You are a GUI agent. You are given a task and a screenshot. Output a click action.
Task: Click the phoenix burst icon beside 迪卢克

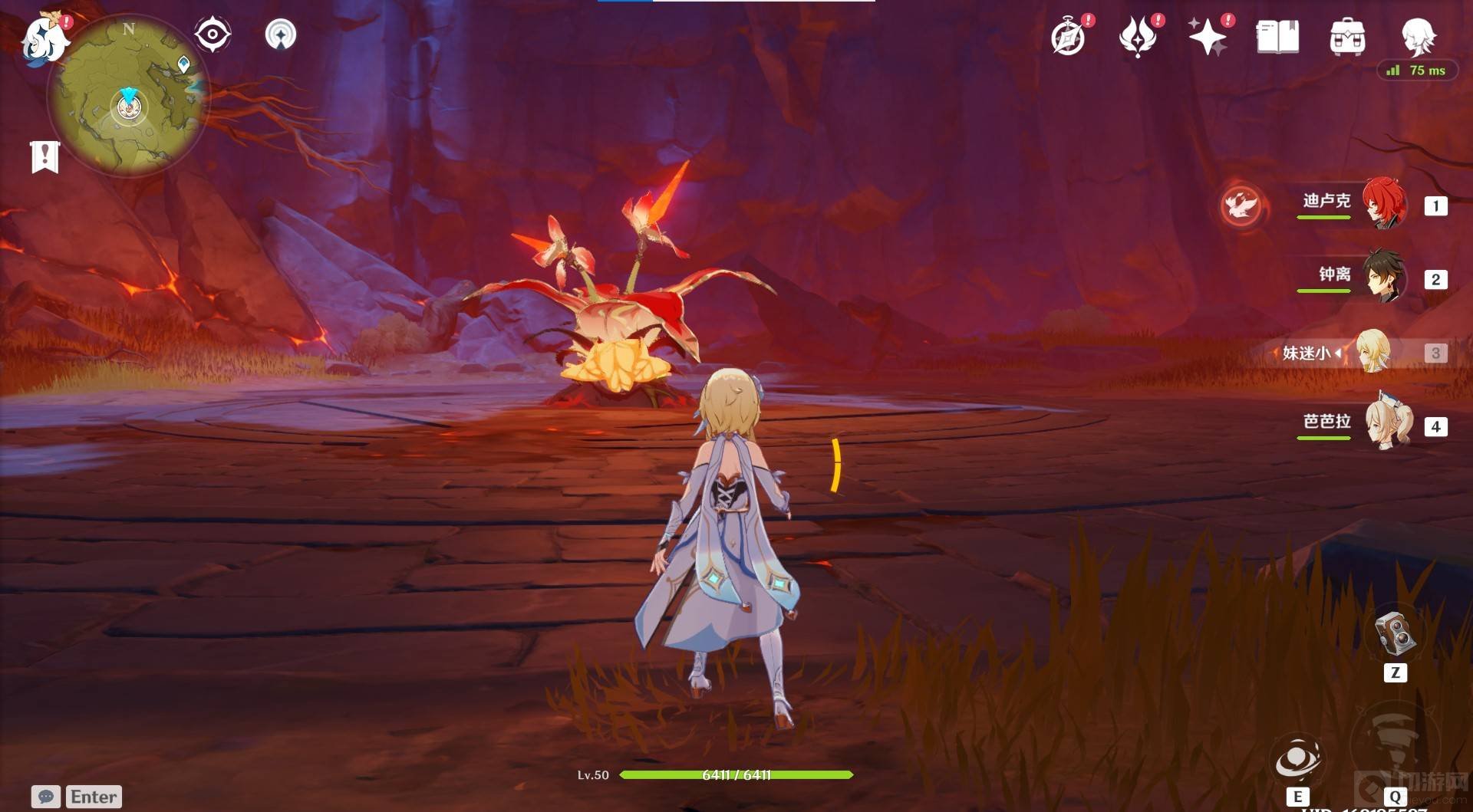[1241, 205]
